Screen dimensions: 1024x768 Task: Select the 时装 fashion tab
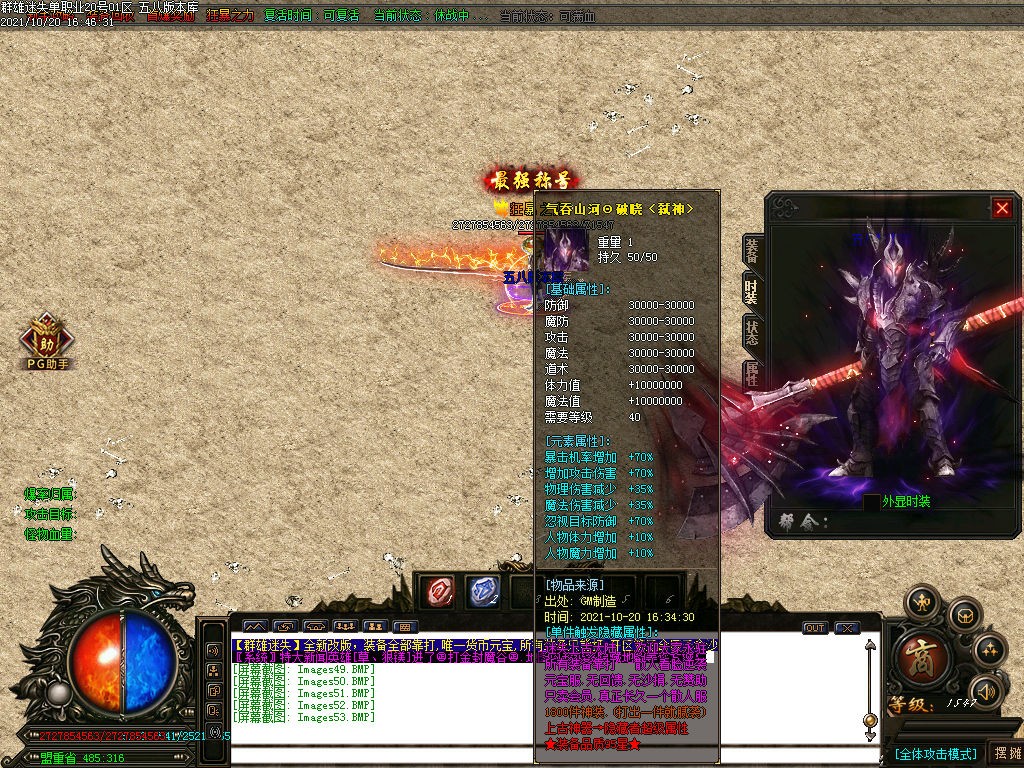751,291
